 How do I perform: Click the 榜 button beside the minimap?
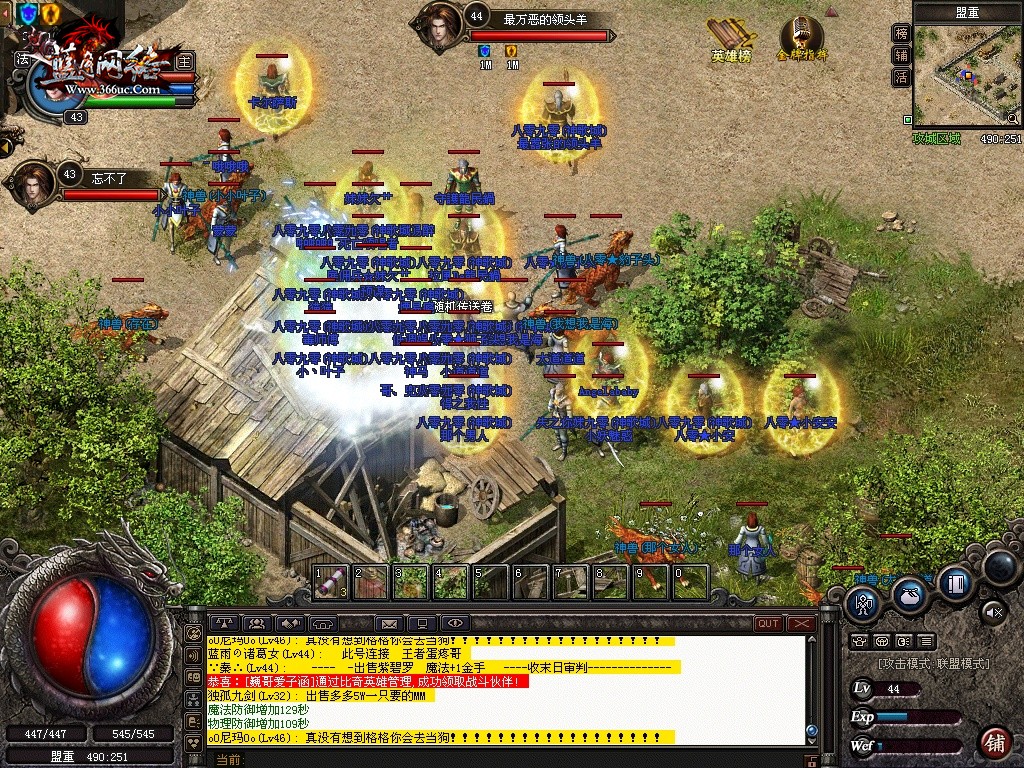click(x=901, y=33)
